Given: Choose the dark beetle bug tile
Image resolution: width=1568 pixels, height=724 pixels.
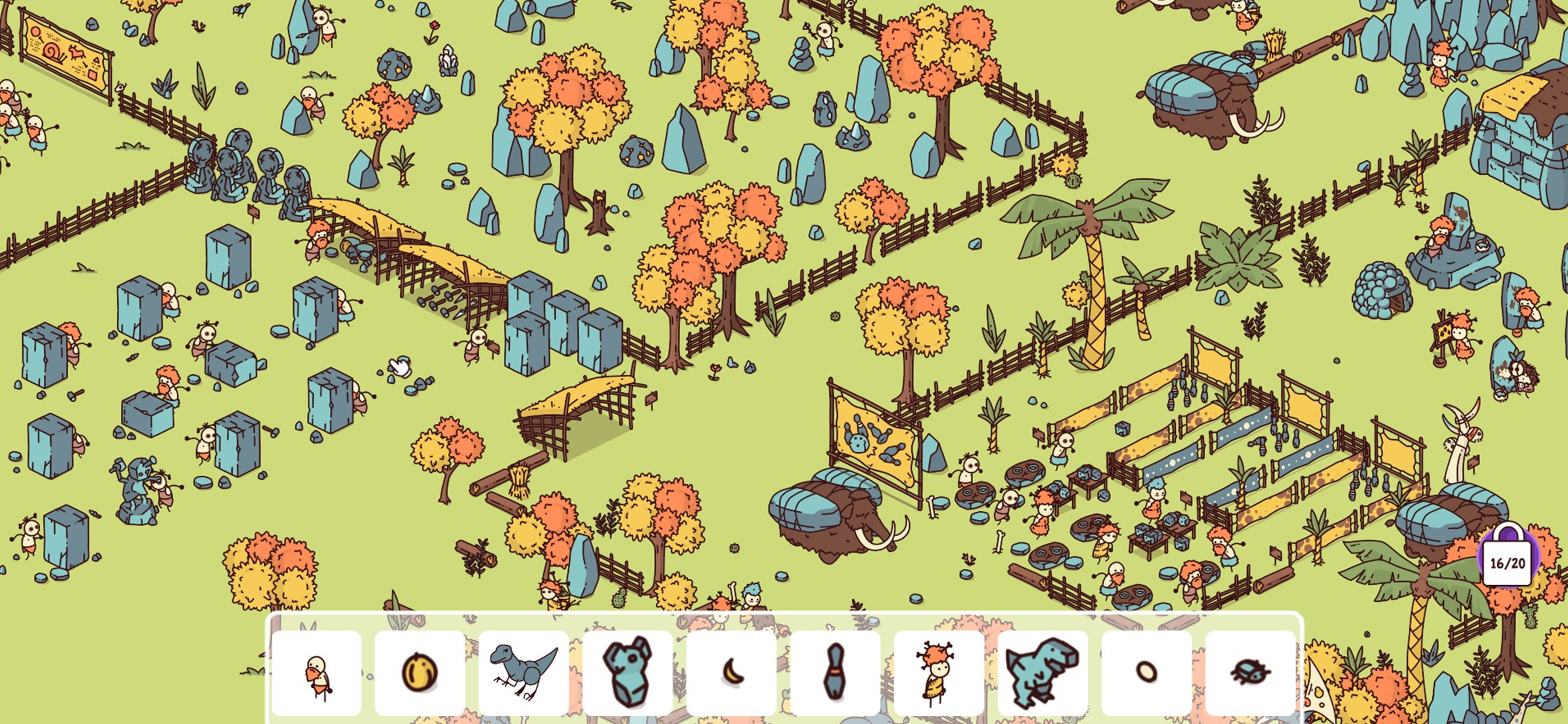Looking at the screenshot, I should 1250,673.
